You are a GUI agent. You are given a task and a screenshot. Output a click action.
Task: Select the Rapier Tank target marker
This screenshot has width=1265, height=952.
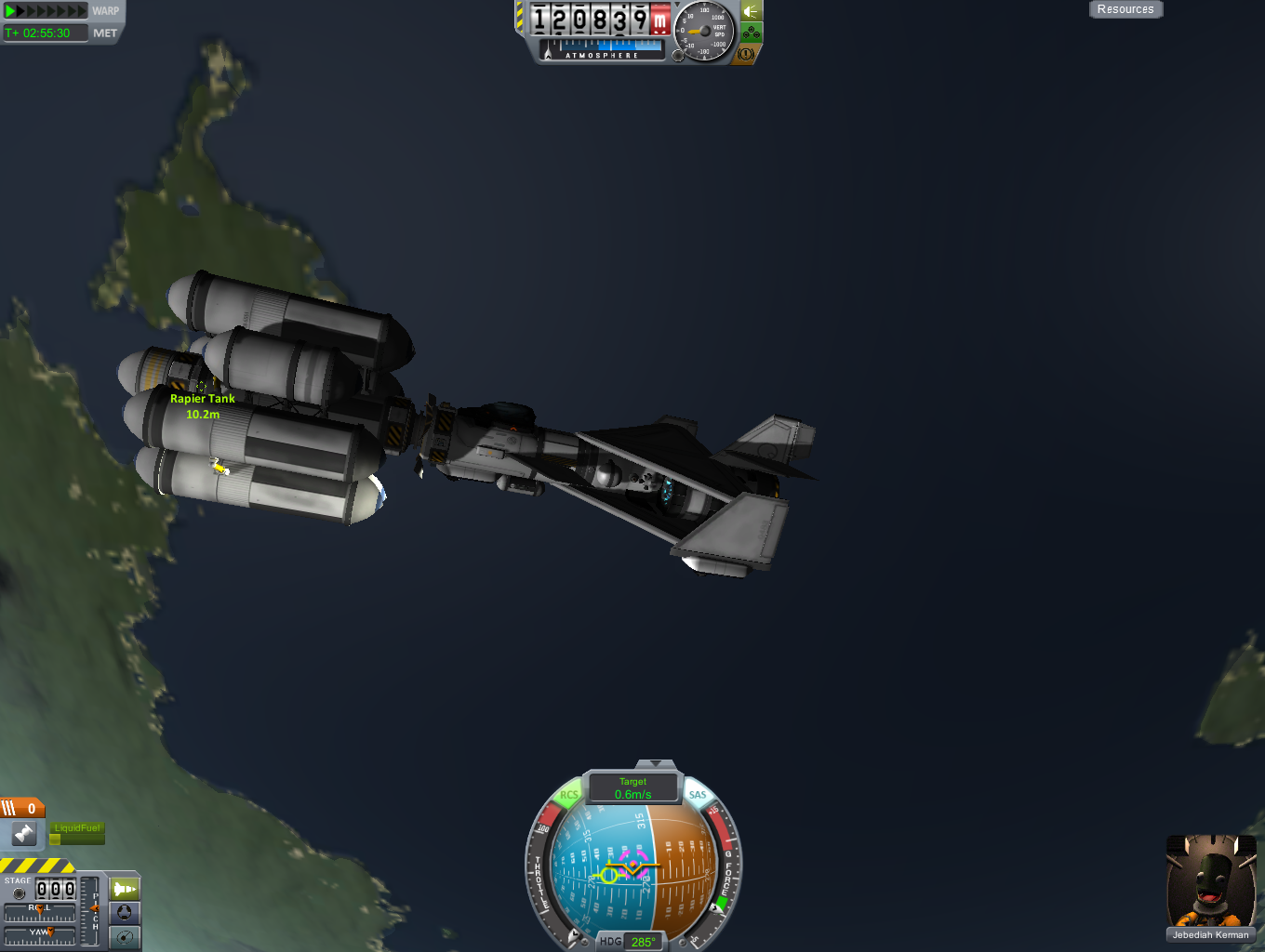[201, 386]
